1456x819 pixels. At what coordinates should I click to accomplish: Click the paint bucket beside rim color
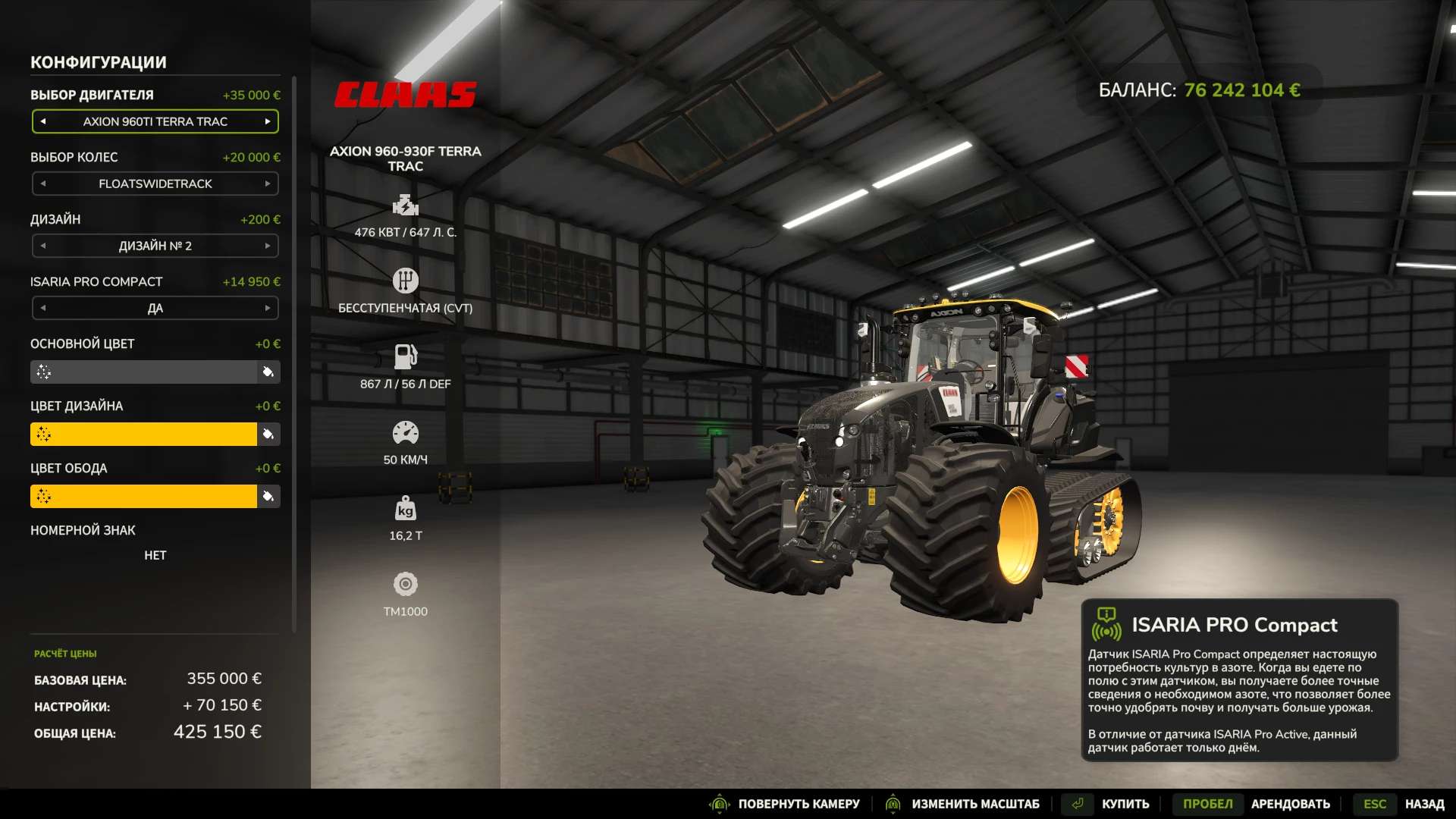(x=268, y=497)
